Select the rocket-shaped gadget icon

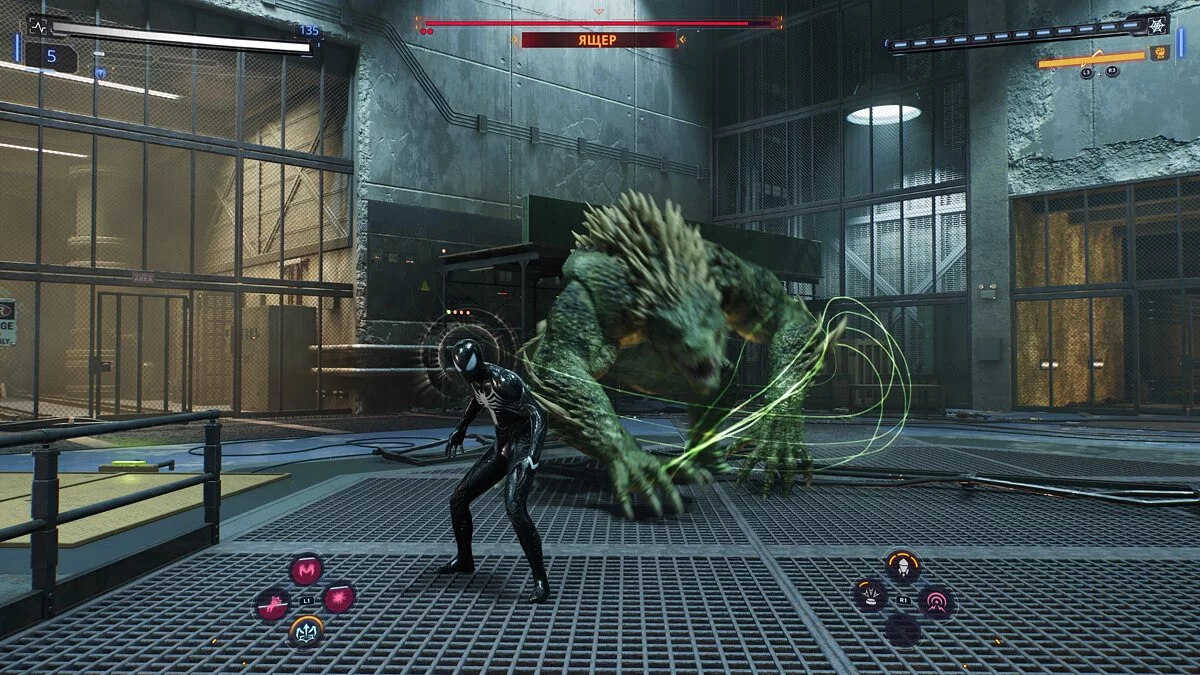point(902,567)
